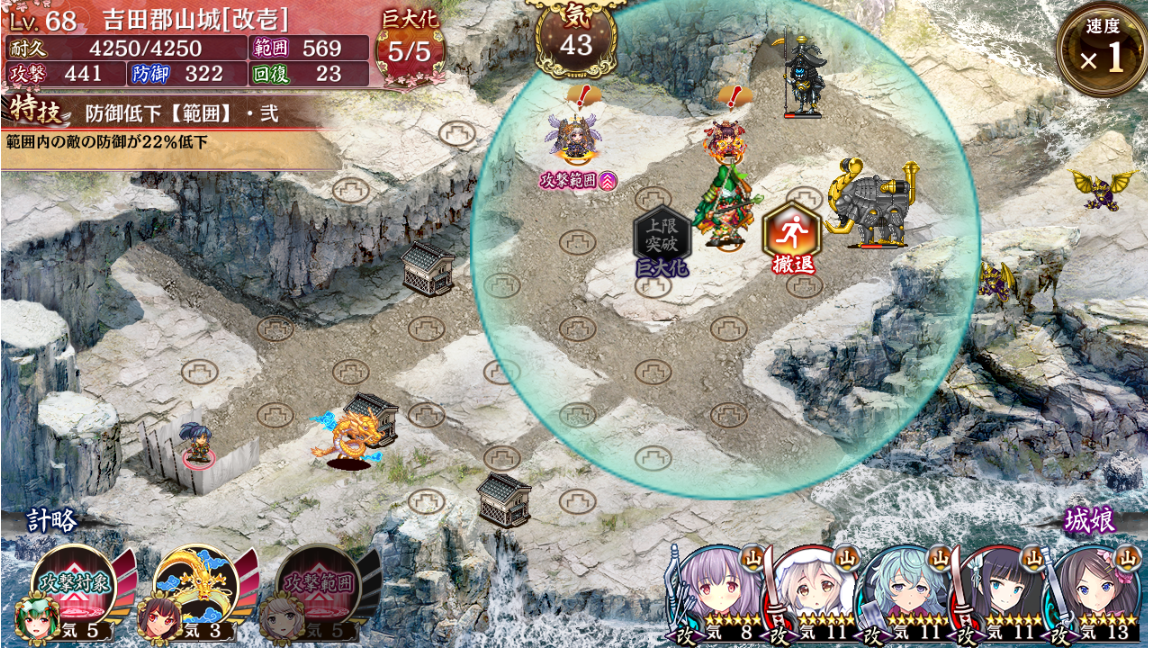Select the 巨大化 upgrade hexagon button
The height and width of the screenshot is (650, 1149).
[x=663, y=235]
